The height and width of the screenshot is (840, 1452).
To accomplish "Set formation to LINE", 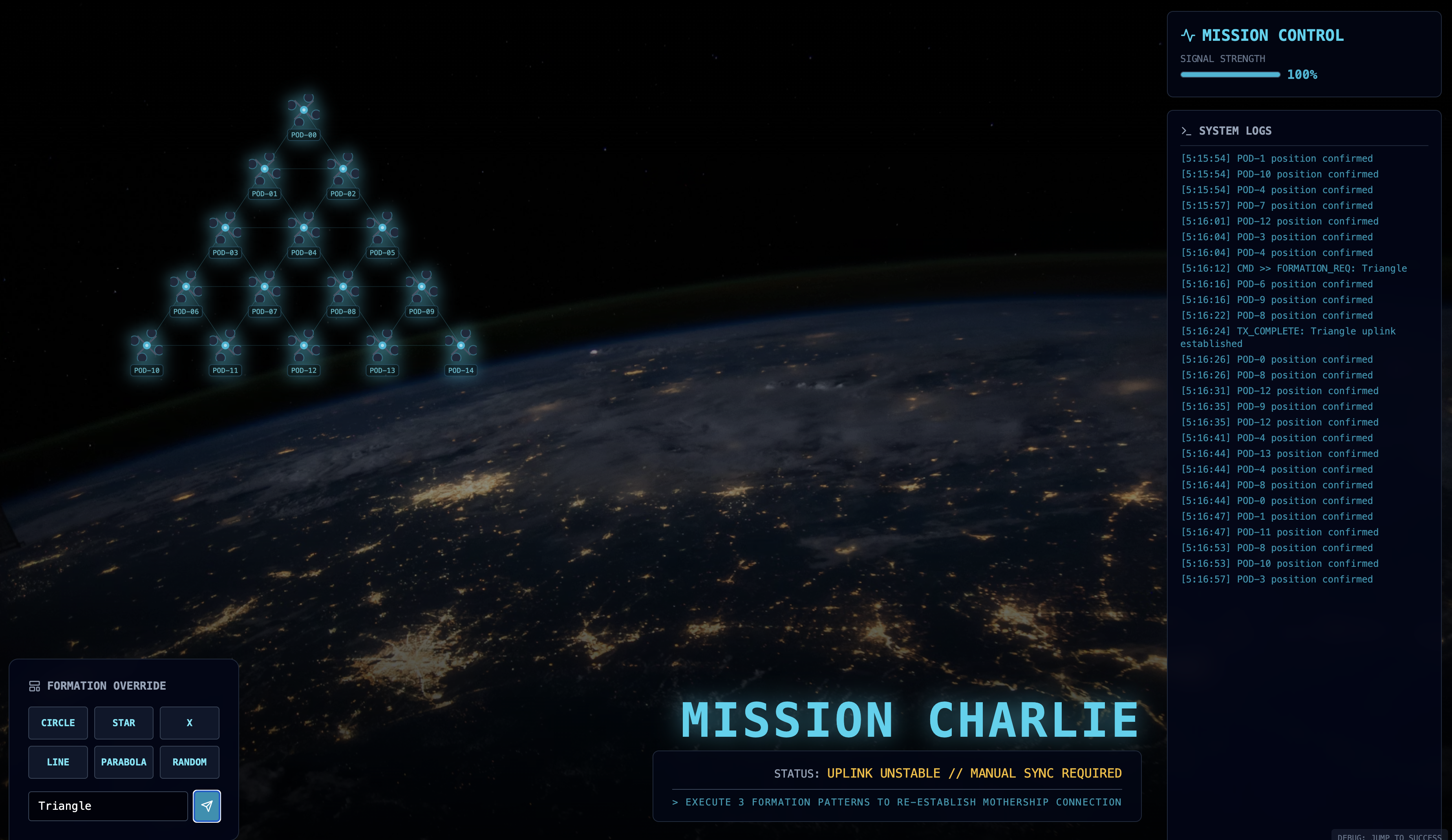I will point(58,761).
